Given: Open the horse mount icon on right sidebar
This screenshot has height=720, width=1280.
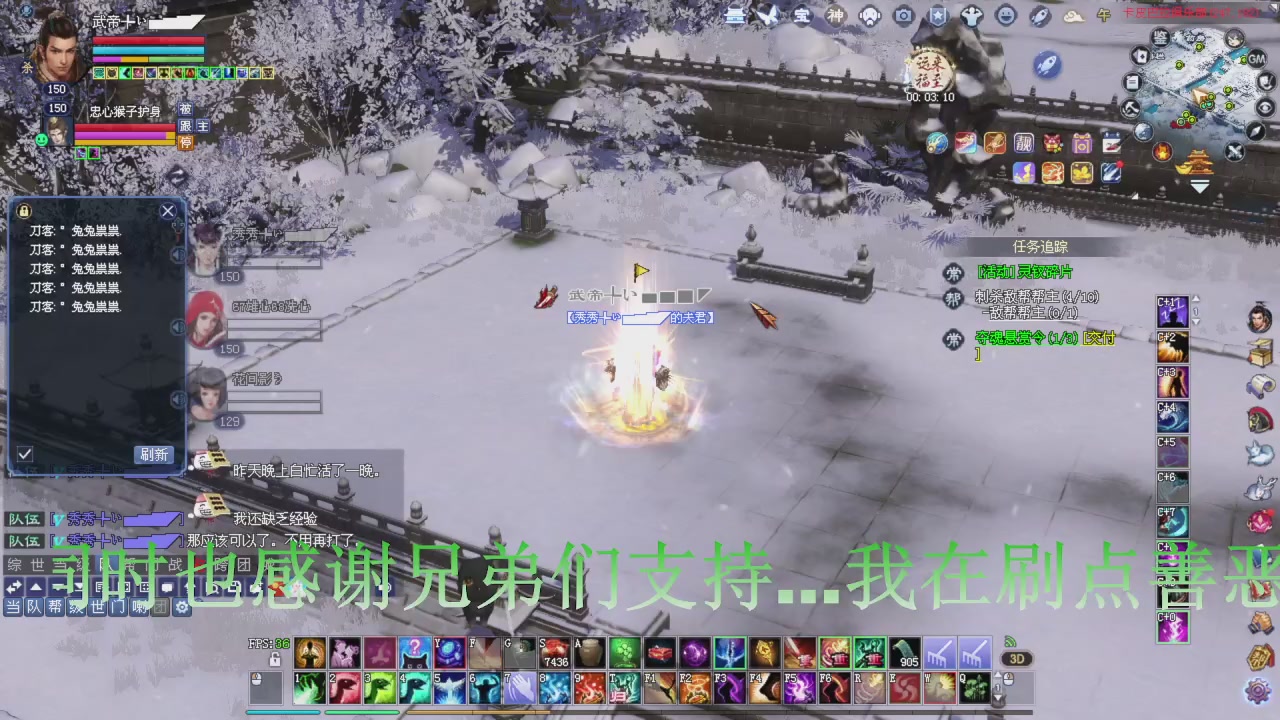Looking at the screenshot, I should (x=1257, y=419).
